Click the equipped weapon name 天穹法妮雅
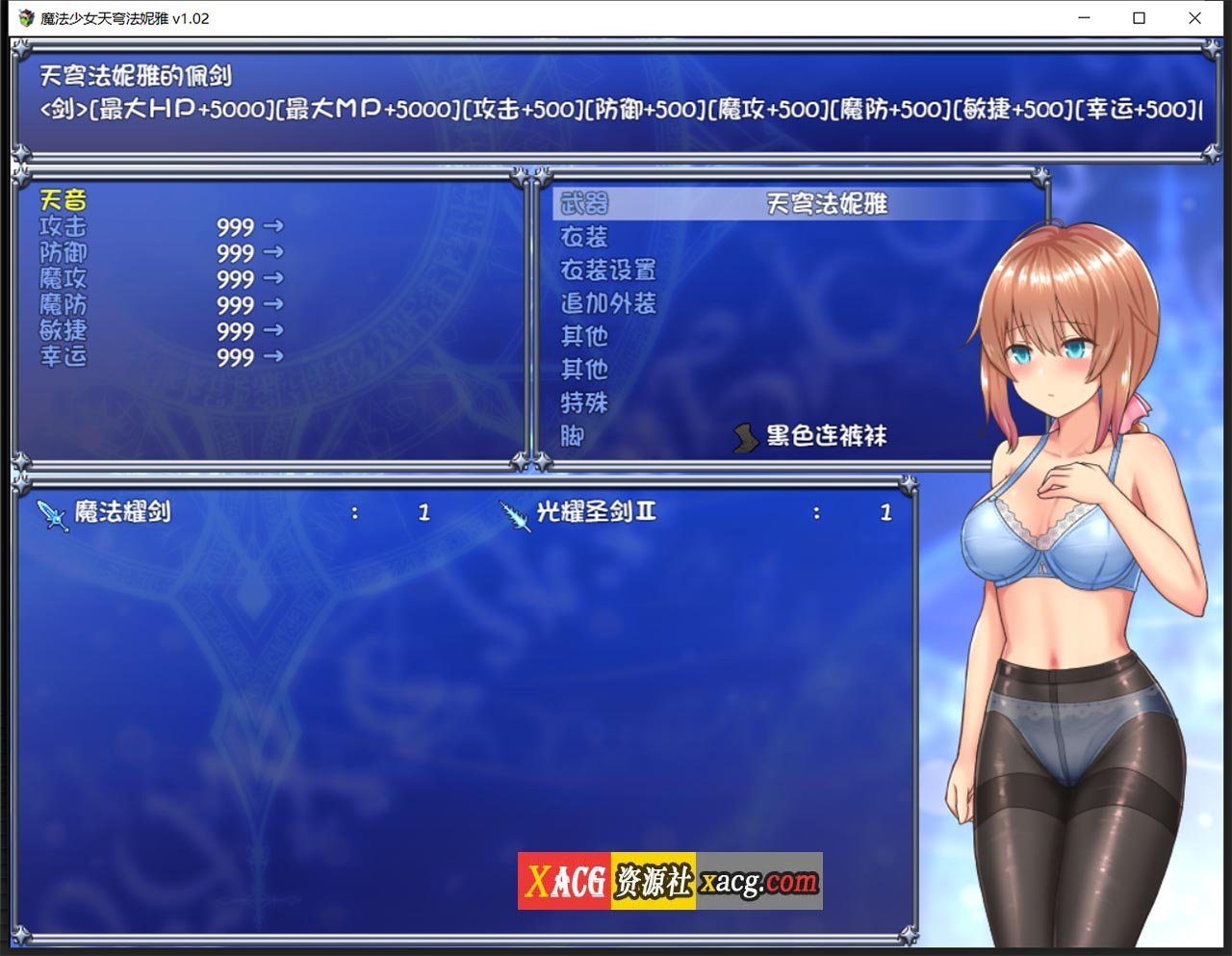The width and height of the screenshot is (1232, 956). tap(826, 203)
